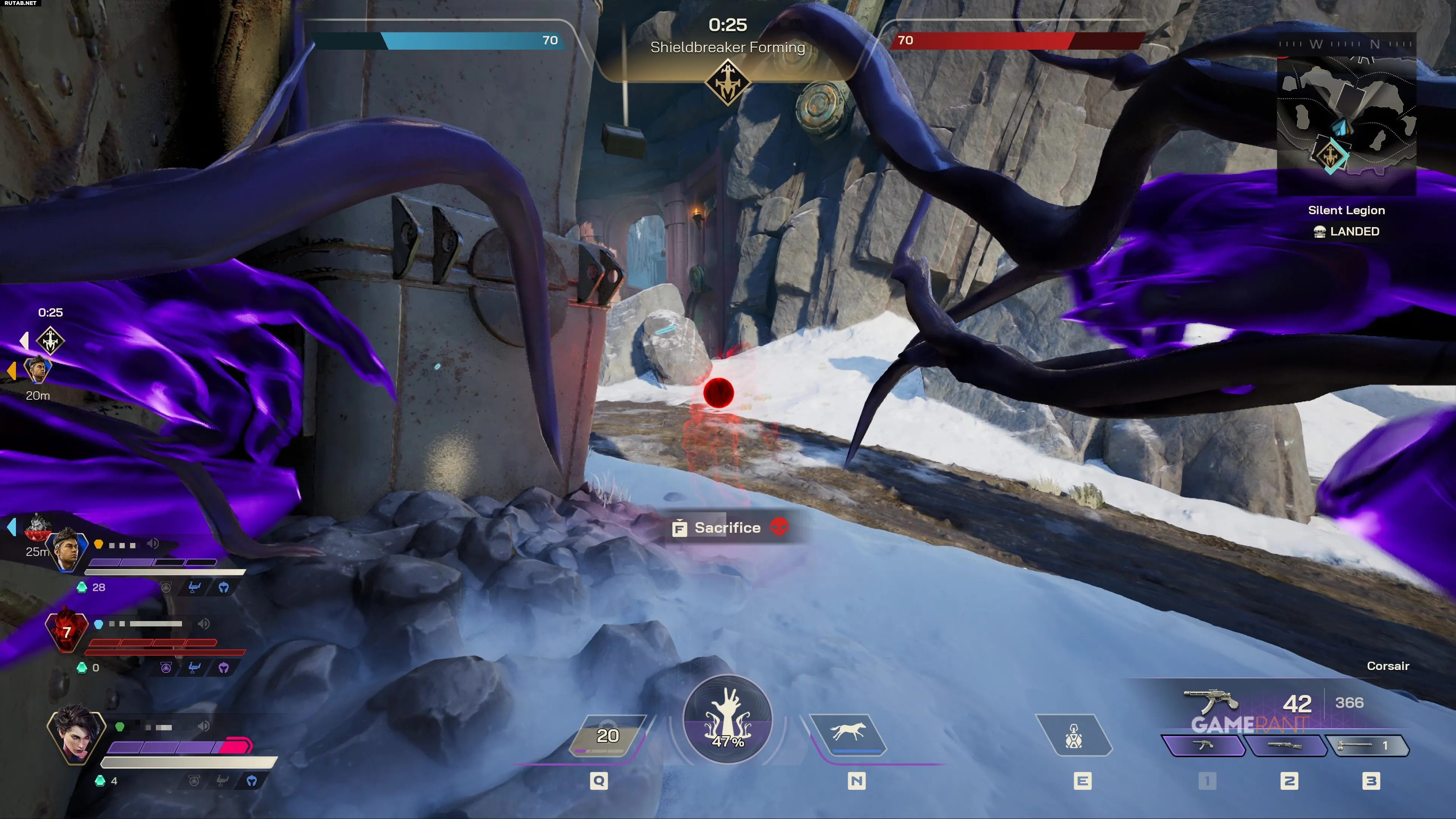Select the first weapon slot with SMG
Viewport: 1456px width, 819px height.
(1204, 745)
